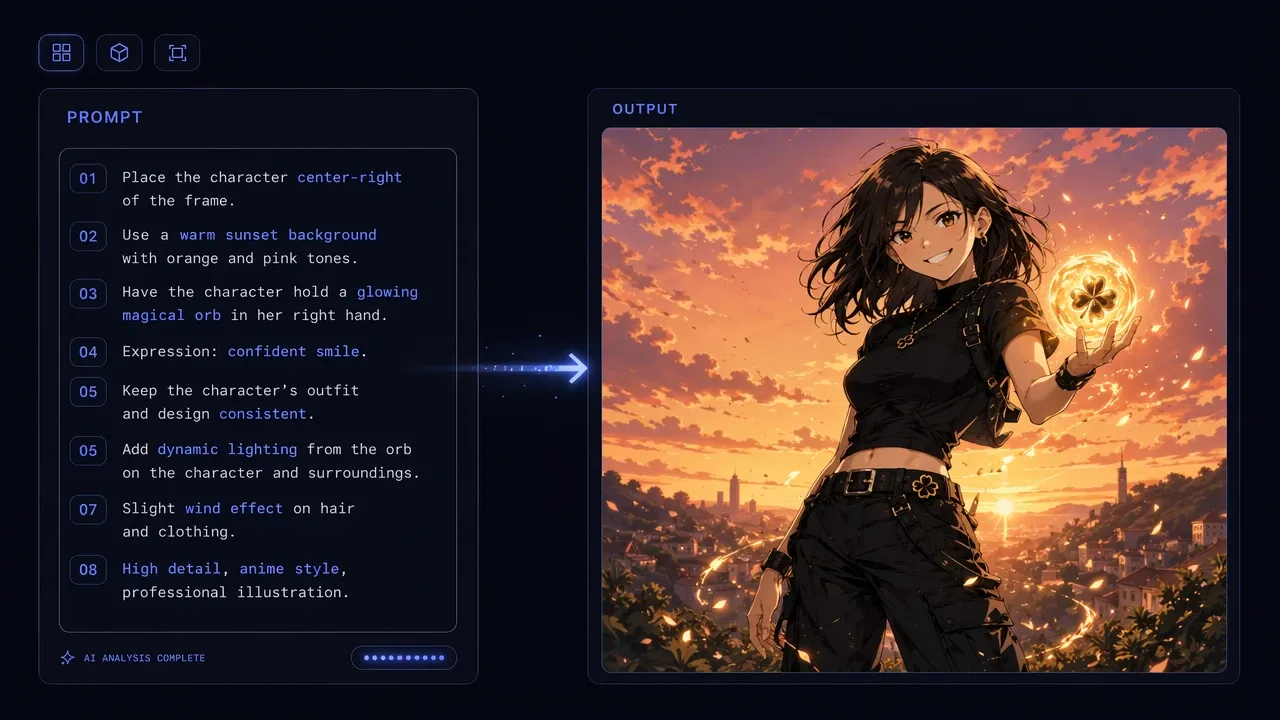
Task: Select the grid layout icon
Action: pyautogui.click(x=61, y=53)
